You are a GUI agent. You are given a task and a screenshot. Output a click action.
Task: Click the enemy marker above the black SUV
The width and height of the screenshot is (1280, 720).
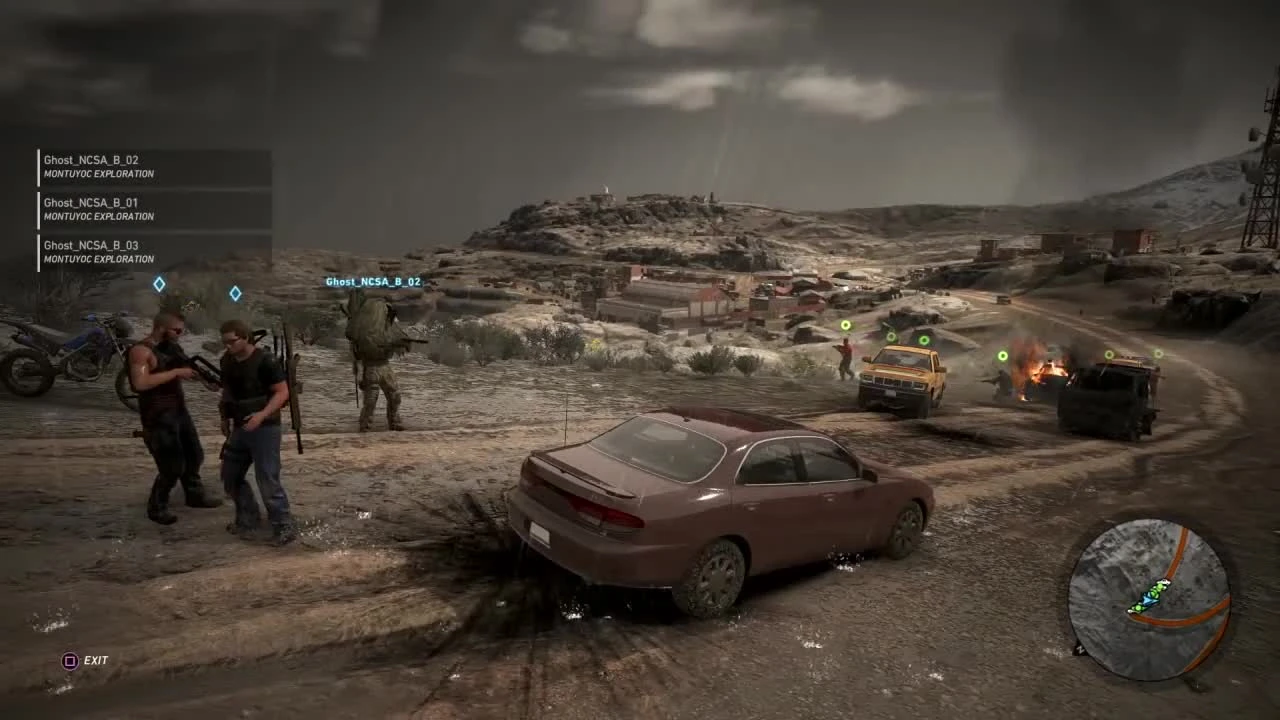1109,356
